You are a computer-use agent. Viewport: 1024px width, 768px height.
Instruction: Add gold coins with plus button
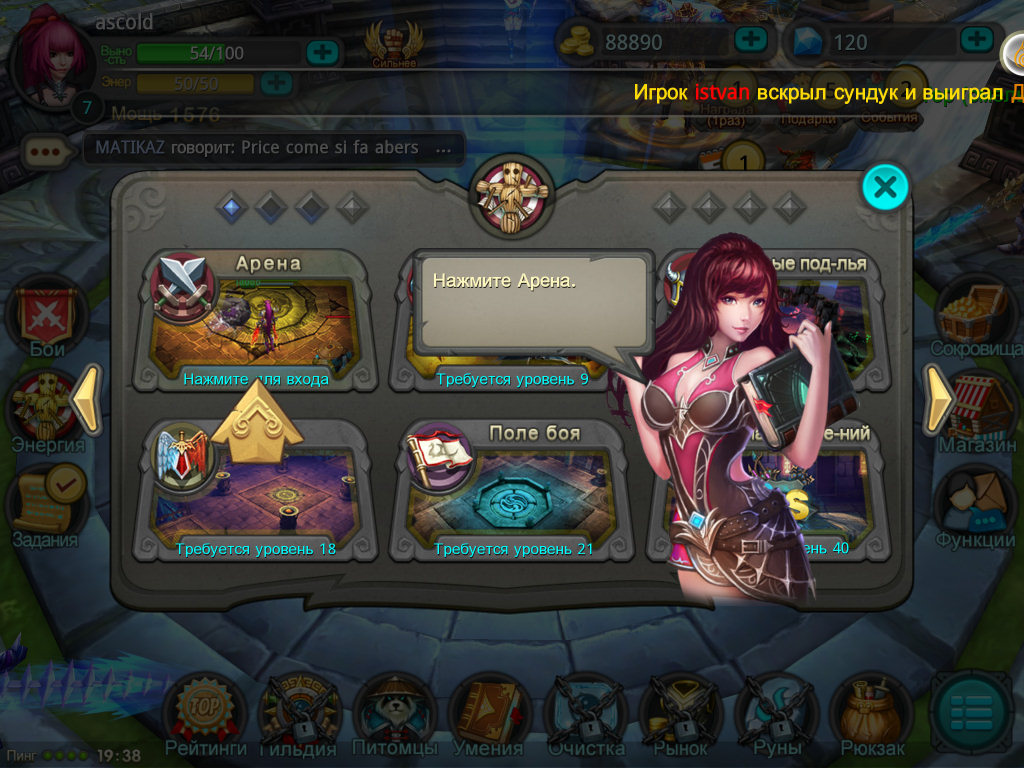coord(750,40)
